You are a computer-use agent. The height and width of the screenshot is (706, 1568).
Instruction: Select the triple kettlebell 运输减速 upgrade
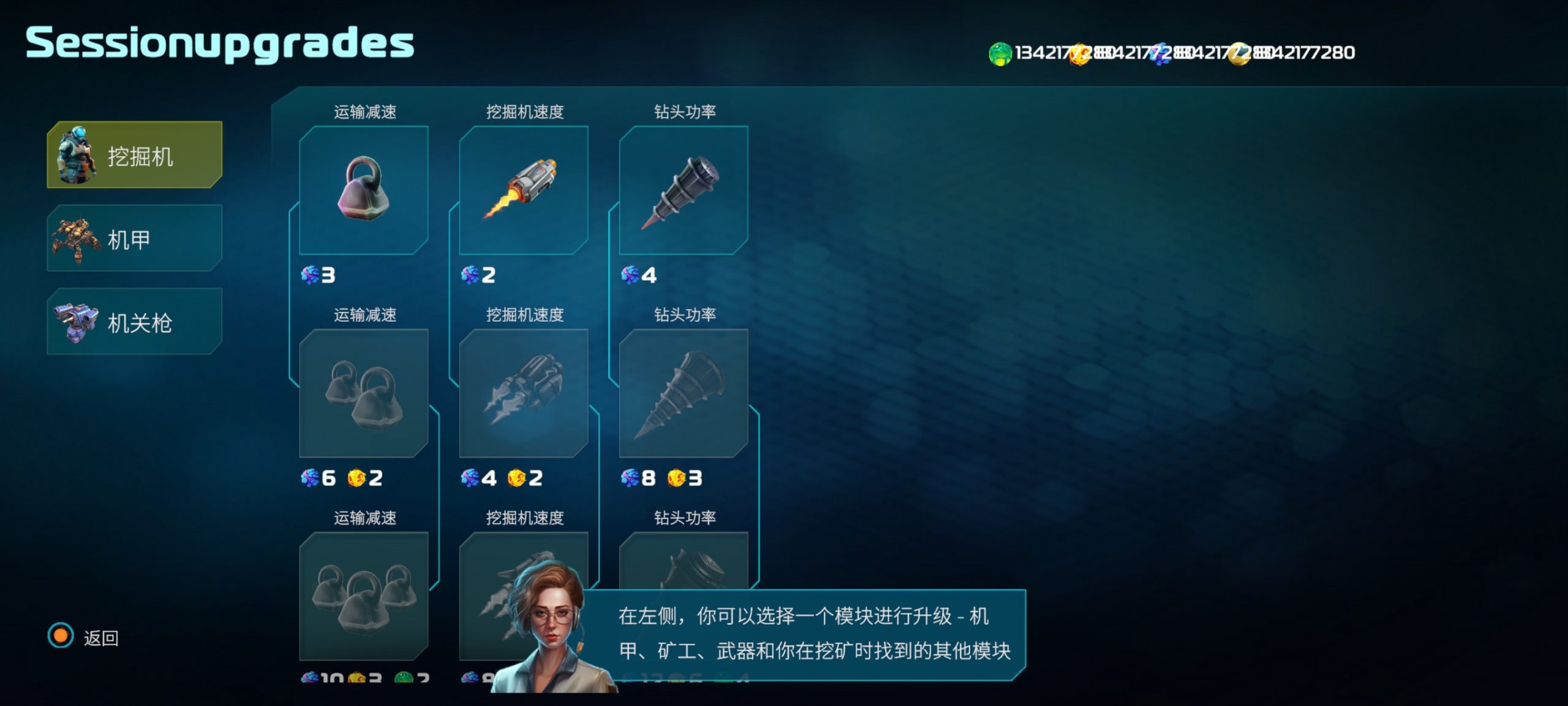363,596
